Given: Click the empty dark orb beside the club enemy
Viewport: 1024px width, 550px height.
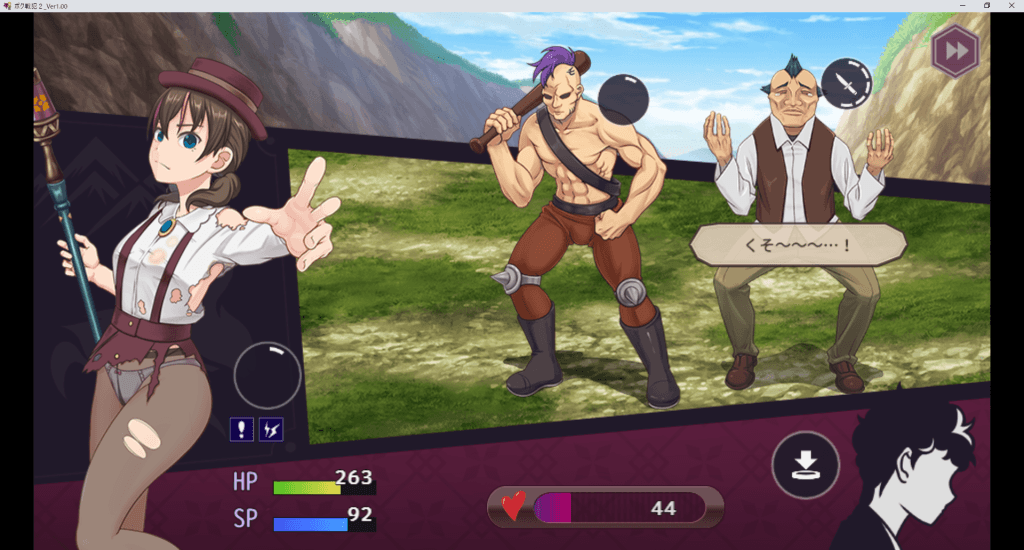Looking at the screenshot, I should click(623, 100).
